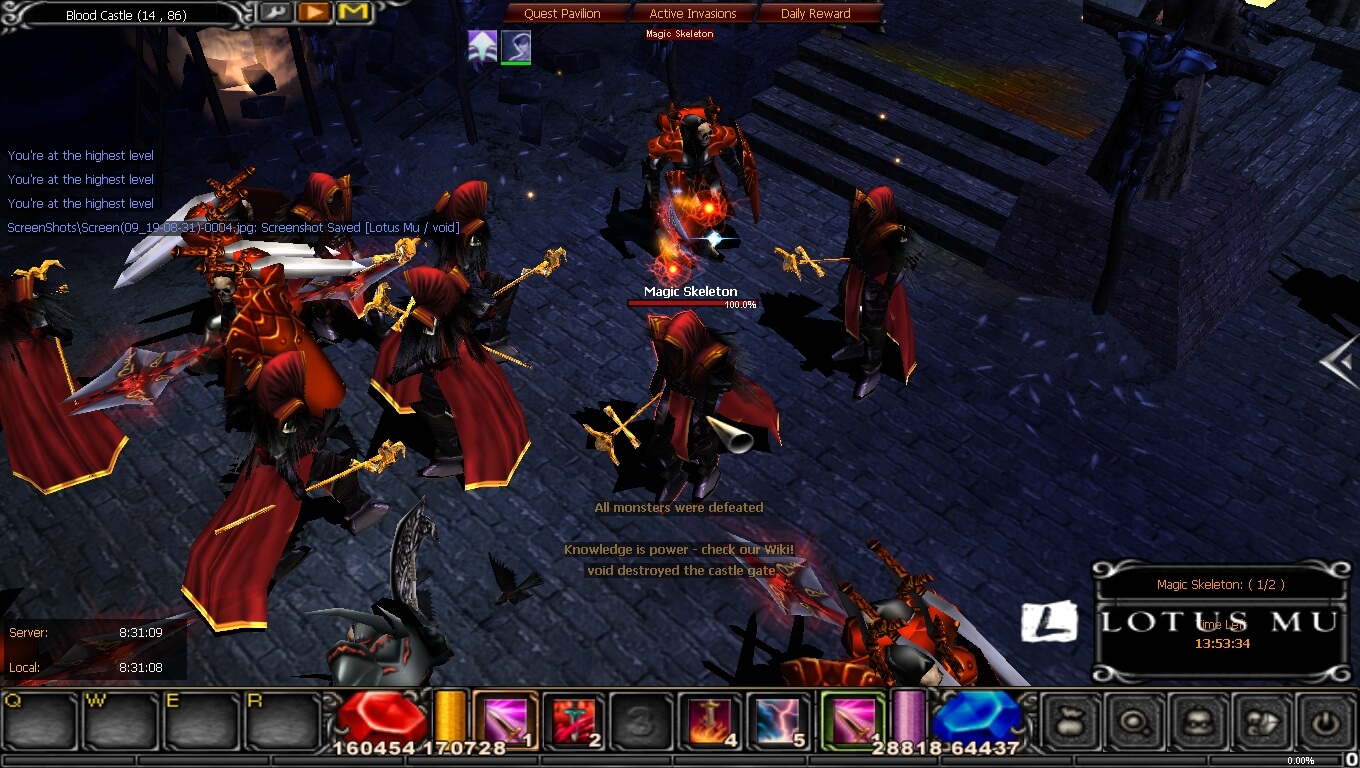Image resolution: width=1360 pixels, height=768 pixels.
Task: Click the orange play icon beside the wrench
Action: 312,12
